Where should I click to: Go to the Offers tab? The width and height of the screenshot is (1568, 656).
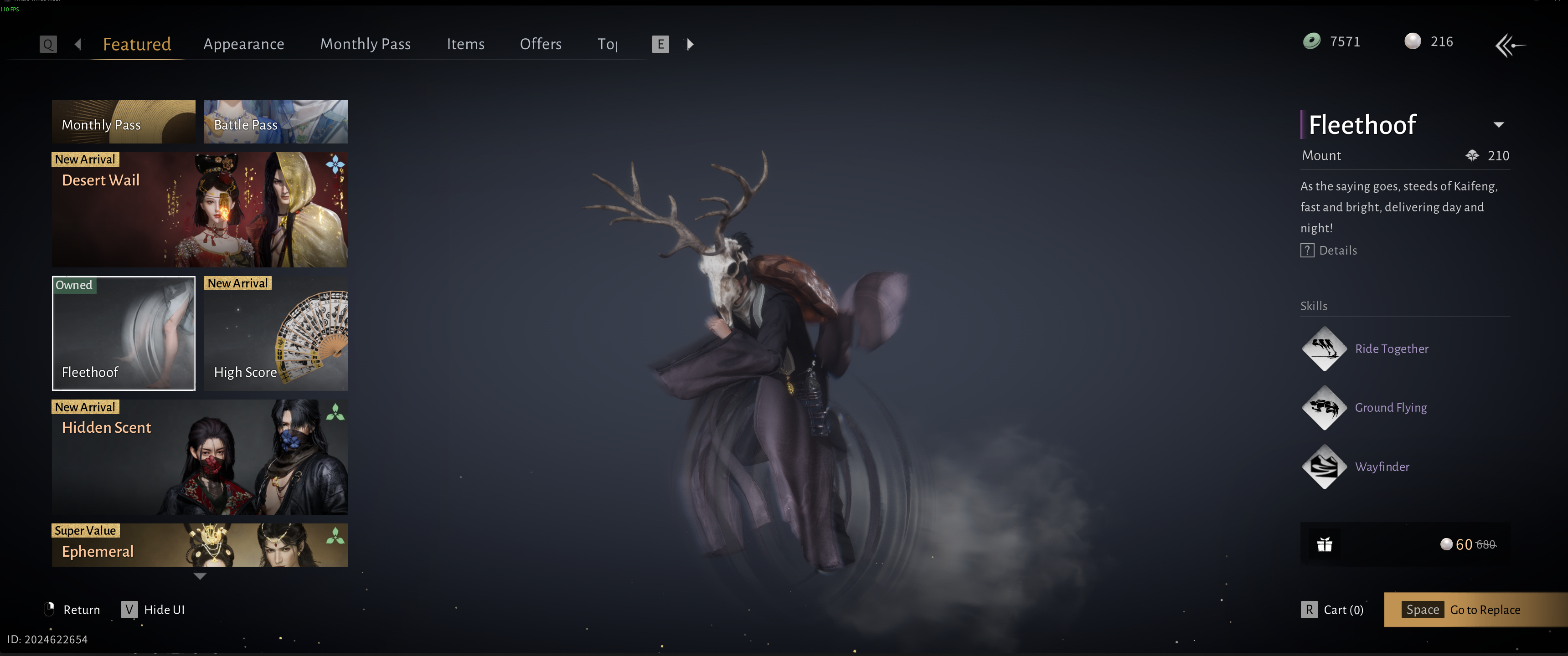(x=541, y=44)
